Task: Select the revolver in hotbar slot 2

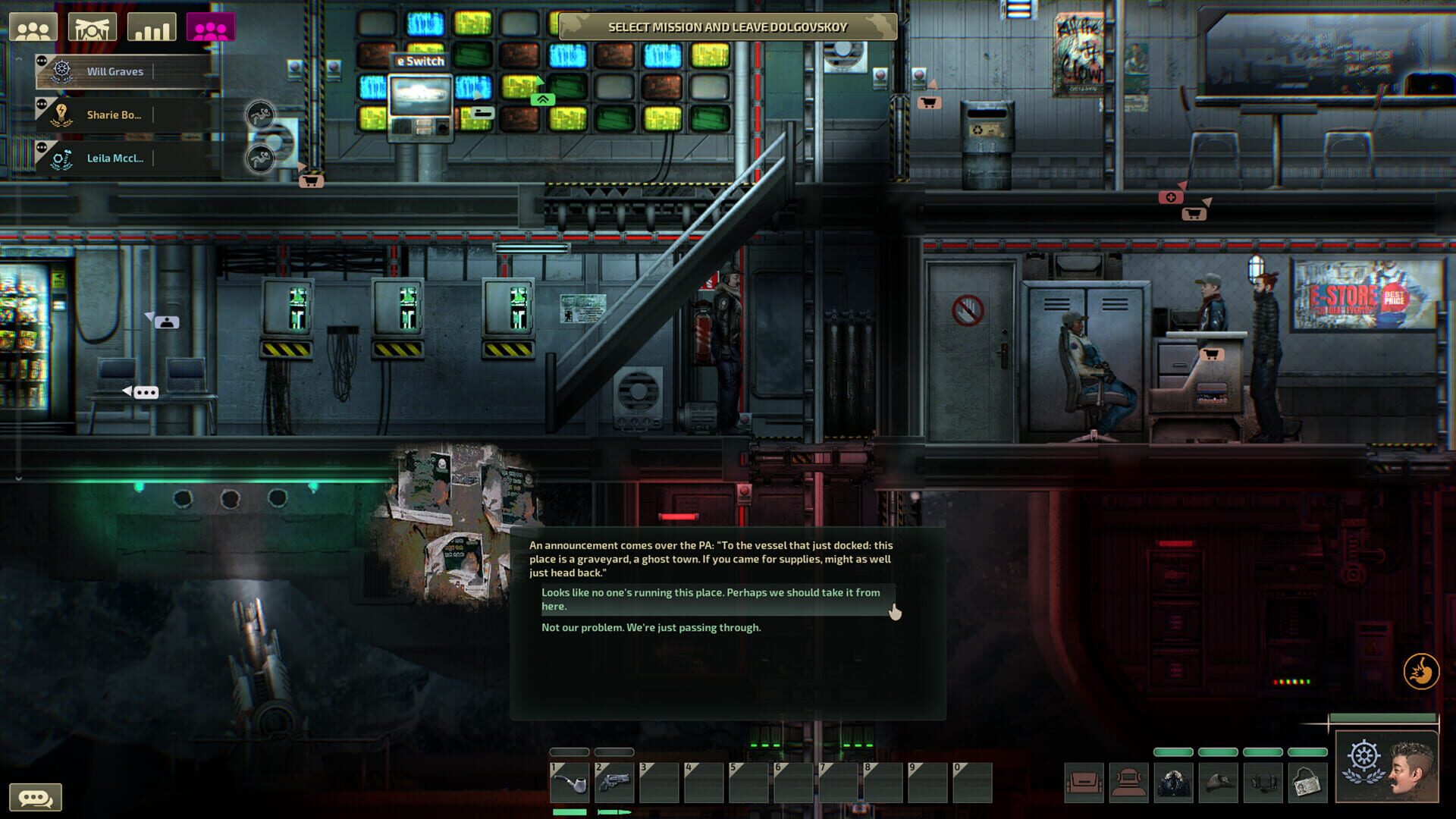Action: [x=613, y=784]
